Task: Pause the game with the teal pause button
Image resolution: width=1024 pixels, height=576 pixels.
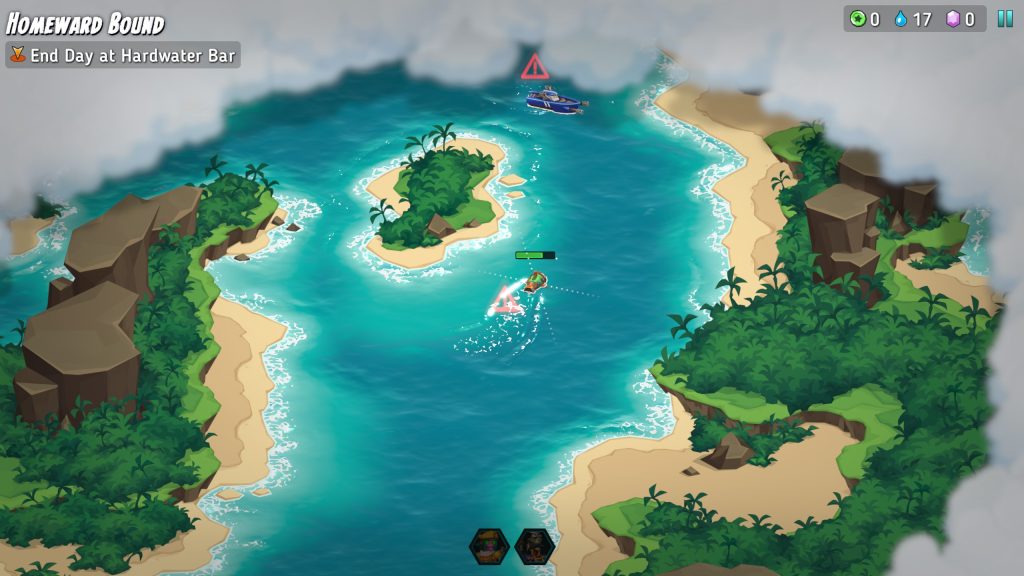Action: tap(1004, 18)
